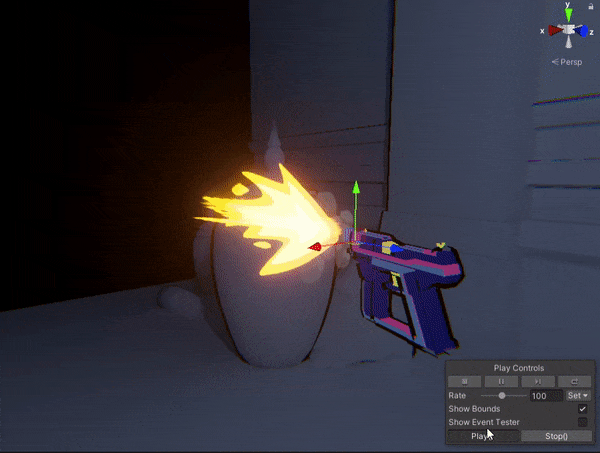This screenshot has width=600, height=453.
Task: Click the step-forward icon in Play Controls
Action: tap(538, 382)
